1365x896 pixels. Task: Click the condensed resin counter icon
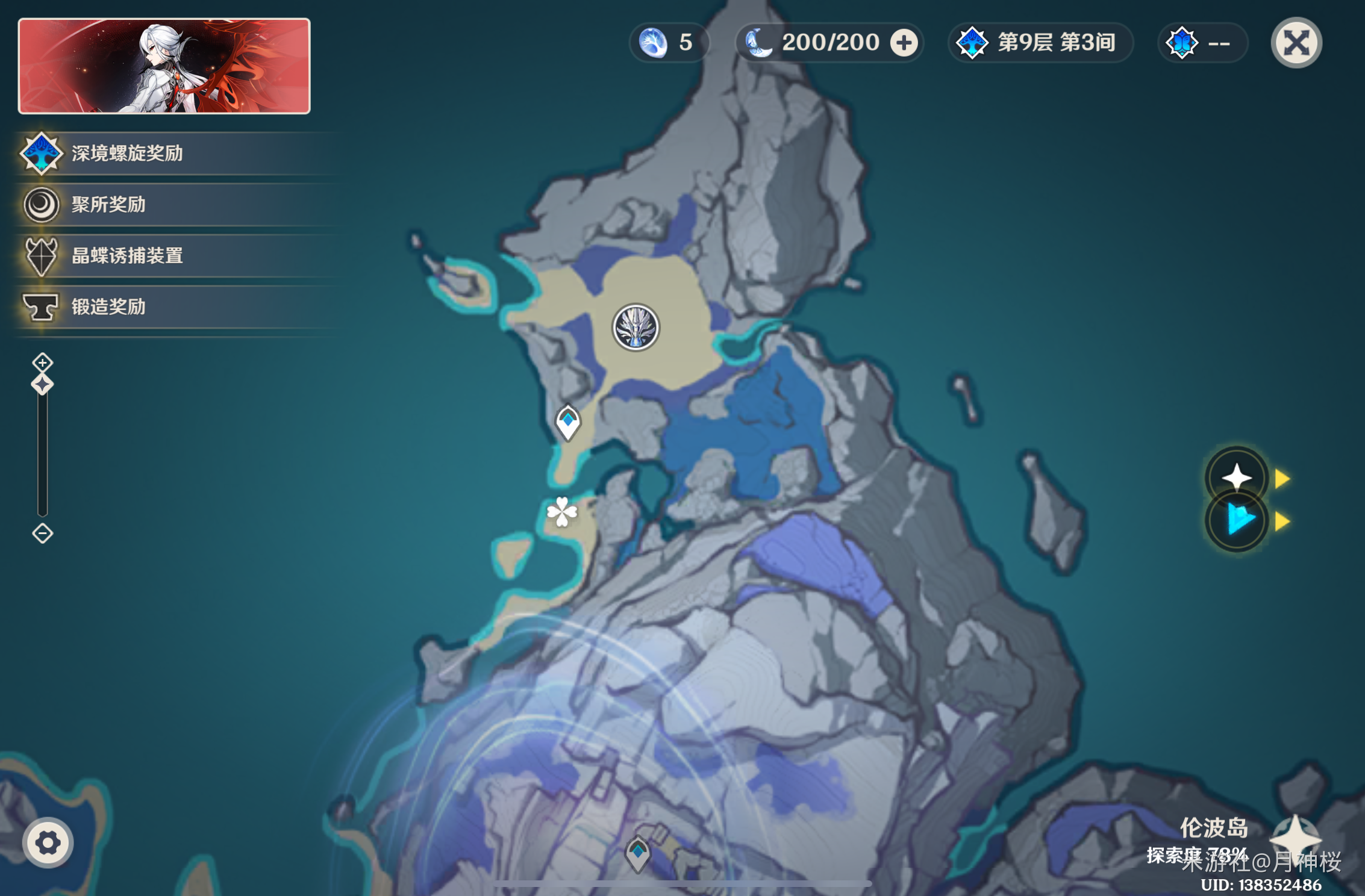653,43
